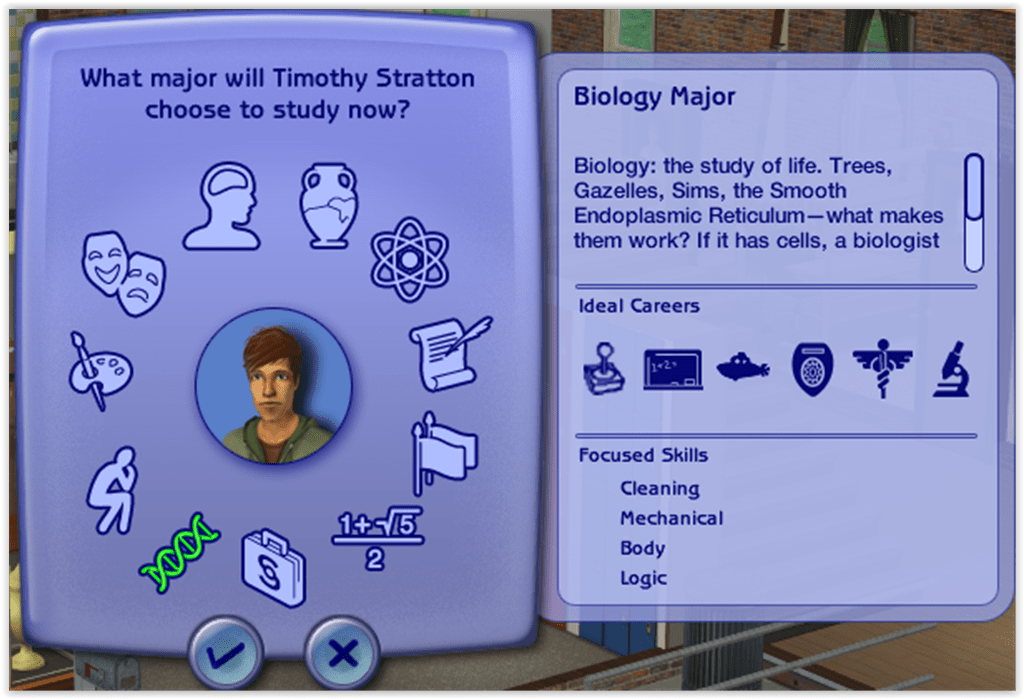Pick the Drama major theater masks icon

coord(124,269)
